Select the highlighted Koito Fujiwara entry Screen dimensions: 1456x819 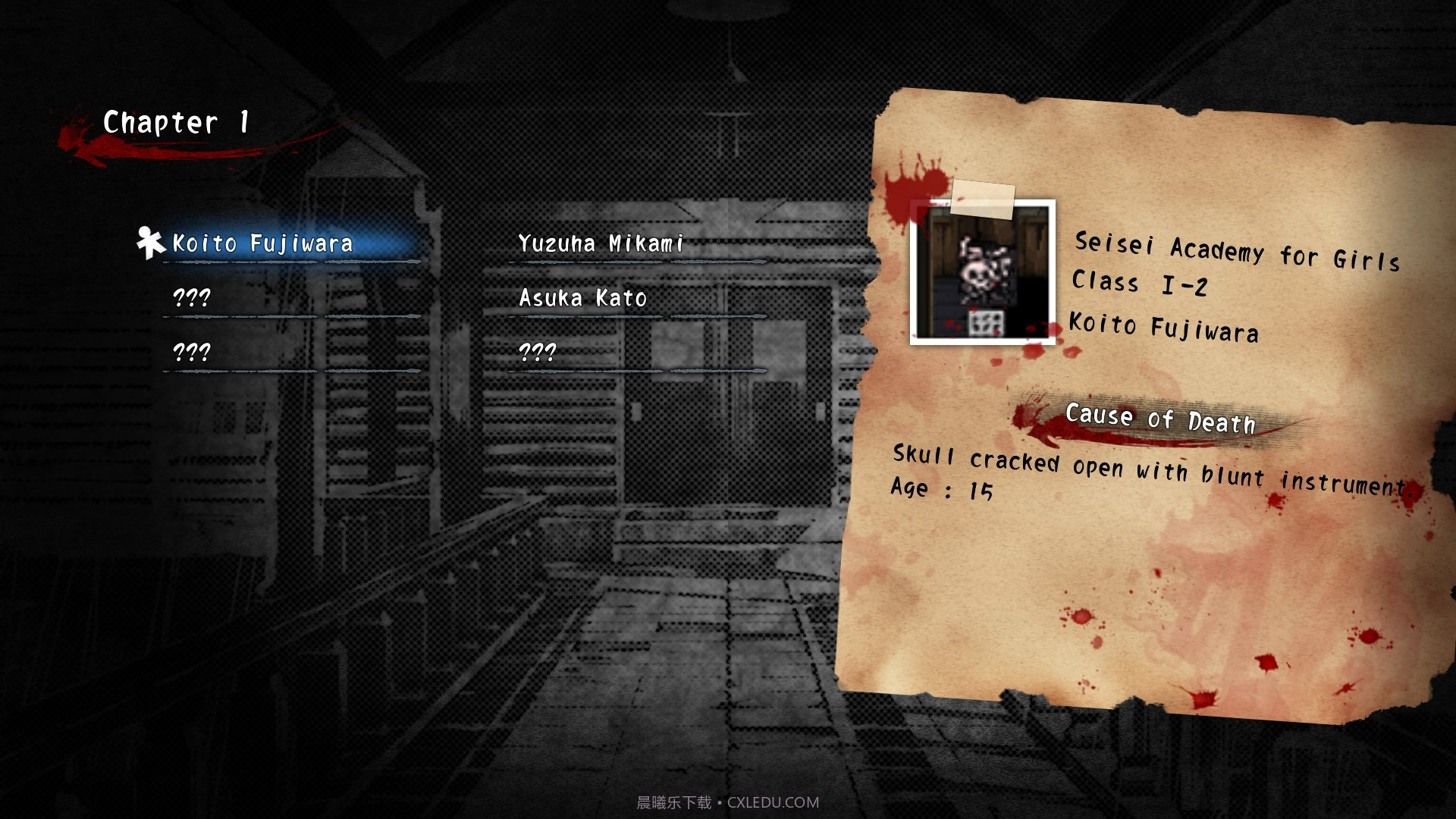262,243
